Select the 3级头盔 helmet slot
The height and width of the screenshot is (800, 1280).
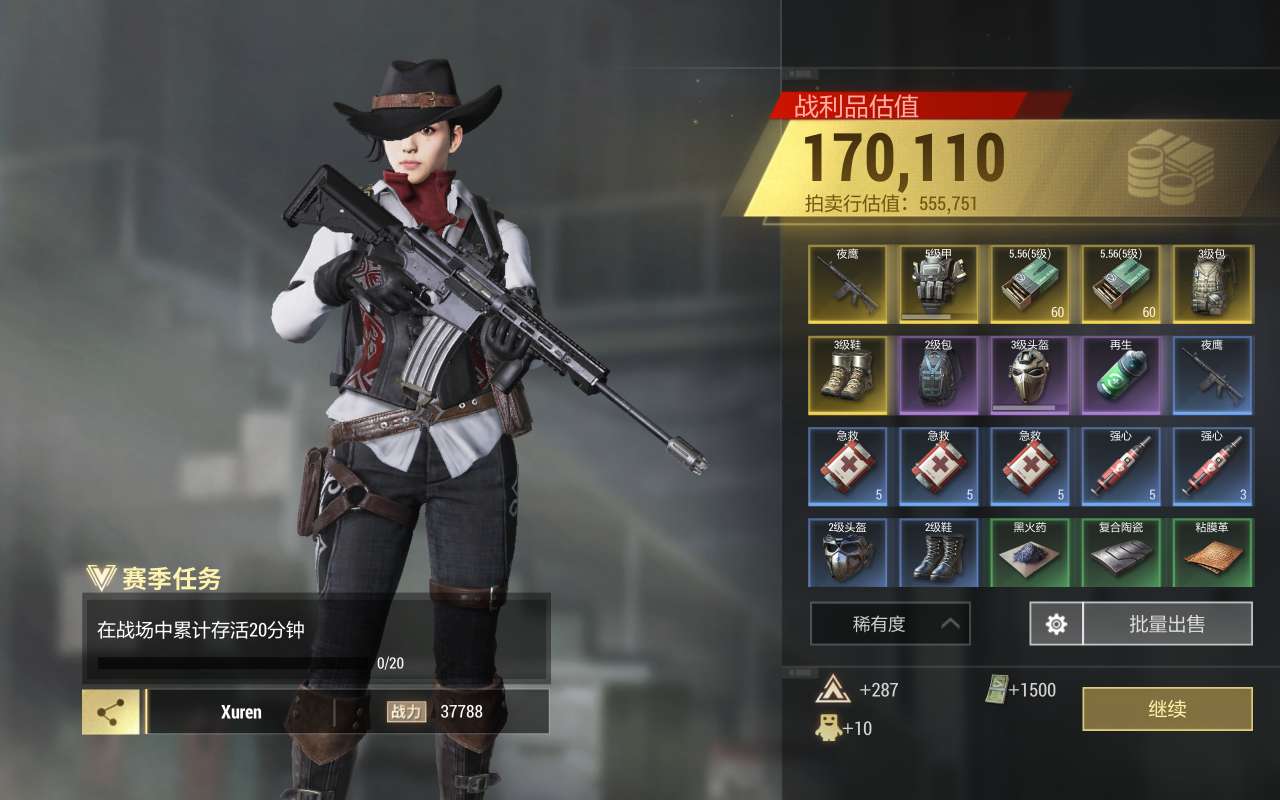[1030, 375]
